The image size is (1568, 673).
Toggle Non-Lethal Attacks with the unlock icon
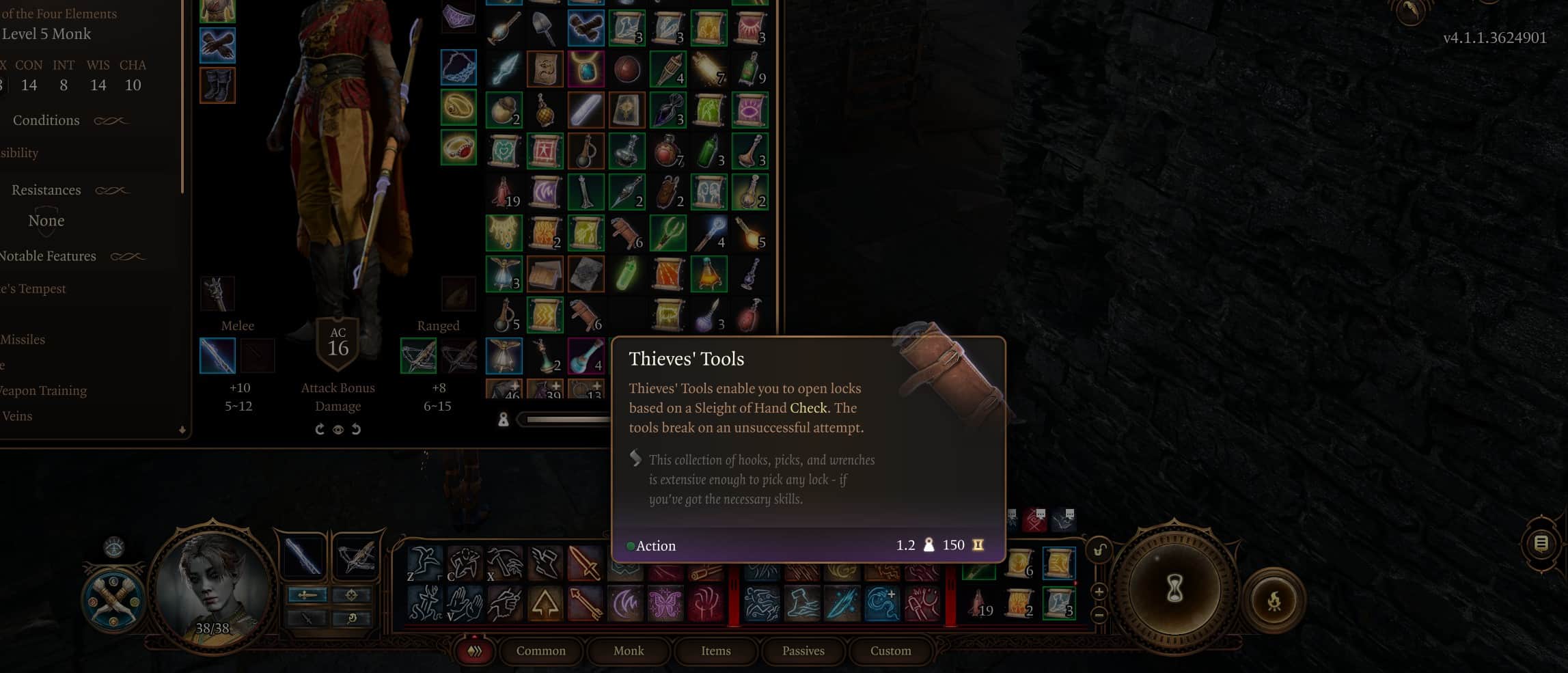1099,549
